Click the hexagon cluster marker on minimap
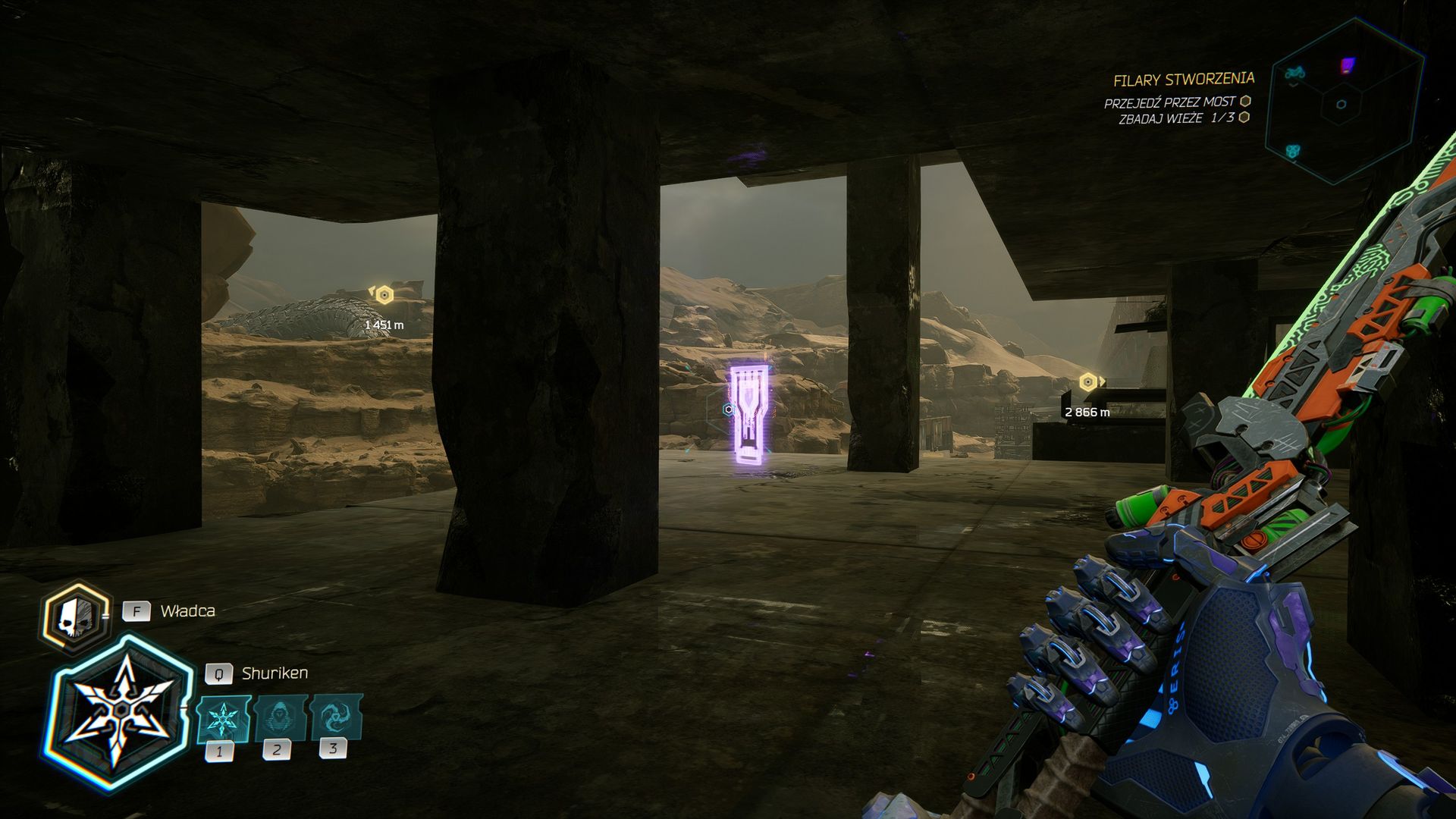Viewport: 1456px width, 819px height. (x=1293, y=152)
